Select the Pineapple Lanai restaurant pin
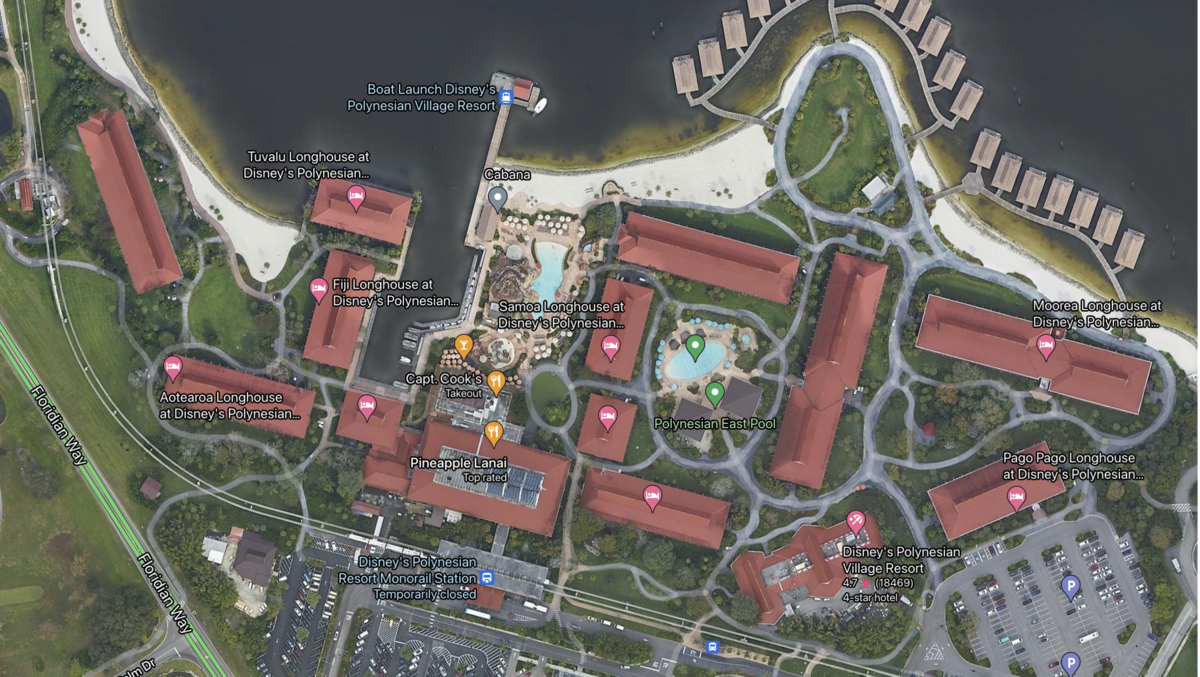The height and width of the screenshot is (677, 1200). tap(493, 432)
